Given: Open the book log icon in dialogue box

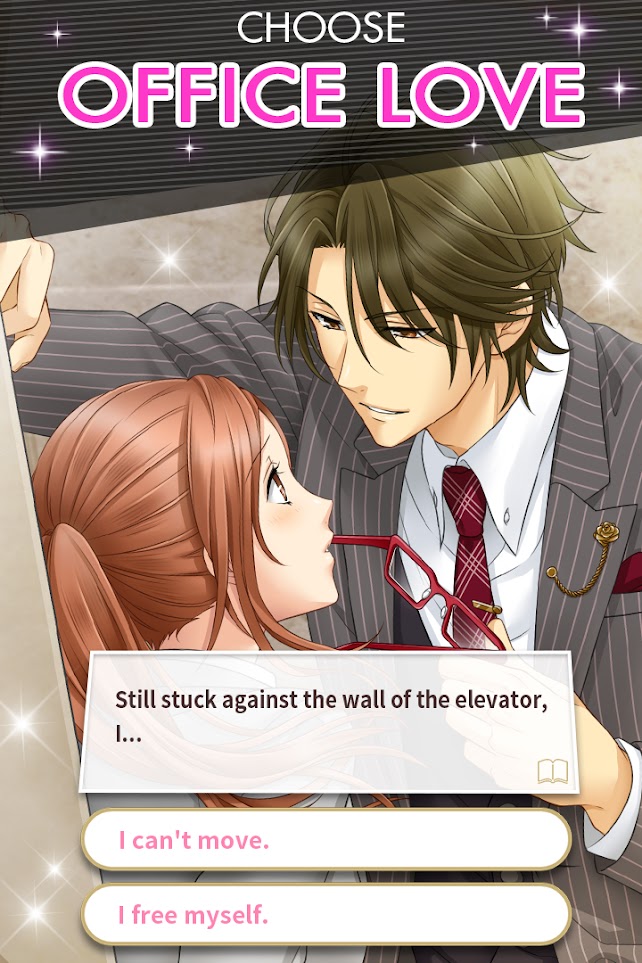Looking at the screenshot, I should (x=552, y=770).
